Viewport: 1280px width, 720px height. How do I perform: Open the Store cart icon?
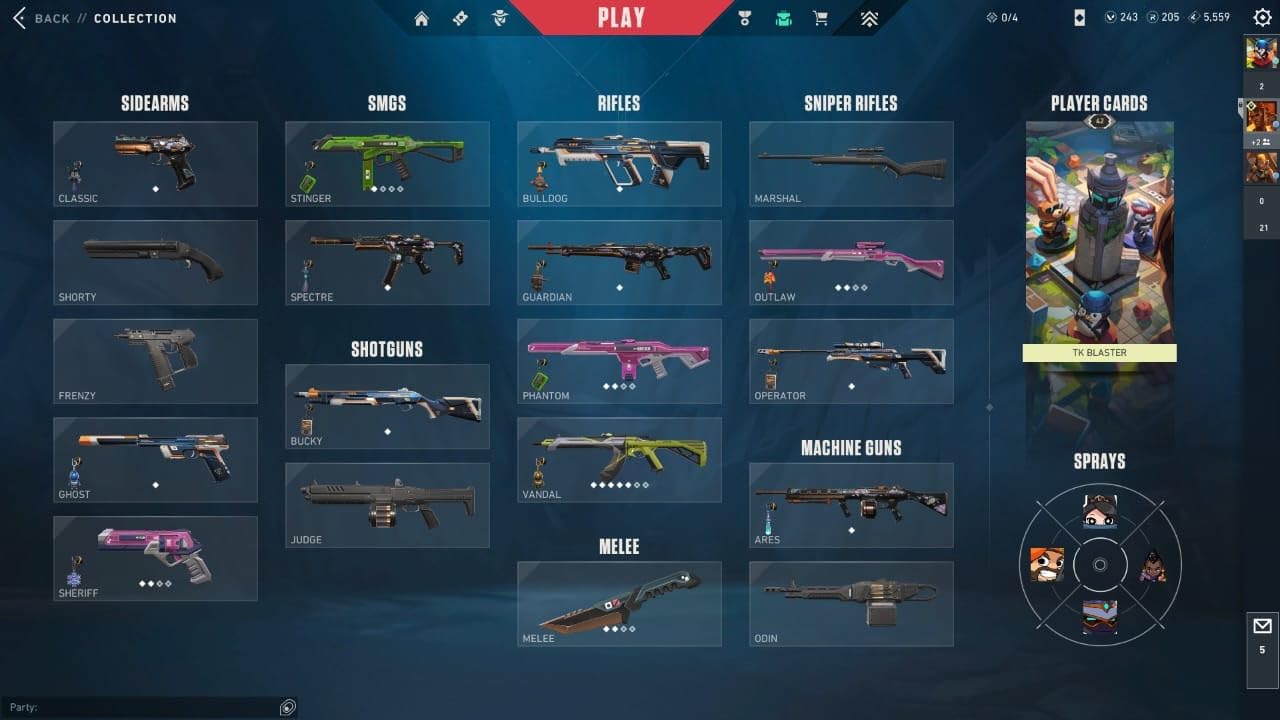pyautogui.click(x=821, y=17)
